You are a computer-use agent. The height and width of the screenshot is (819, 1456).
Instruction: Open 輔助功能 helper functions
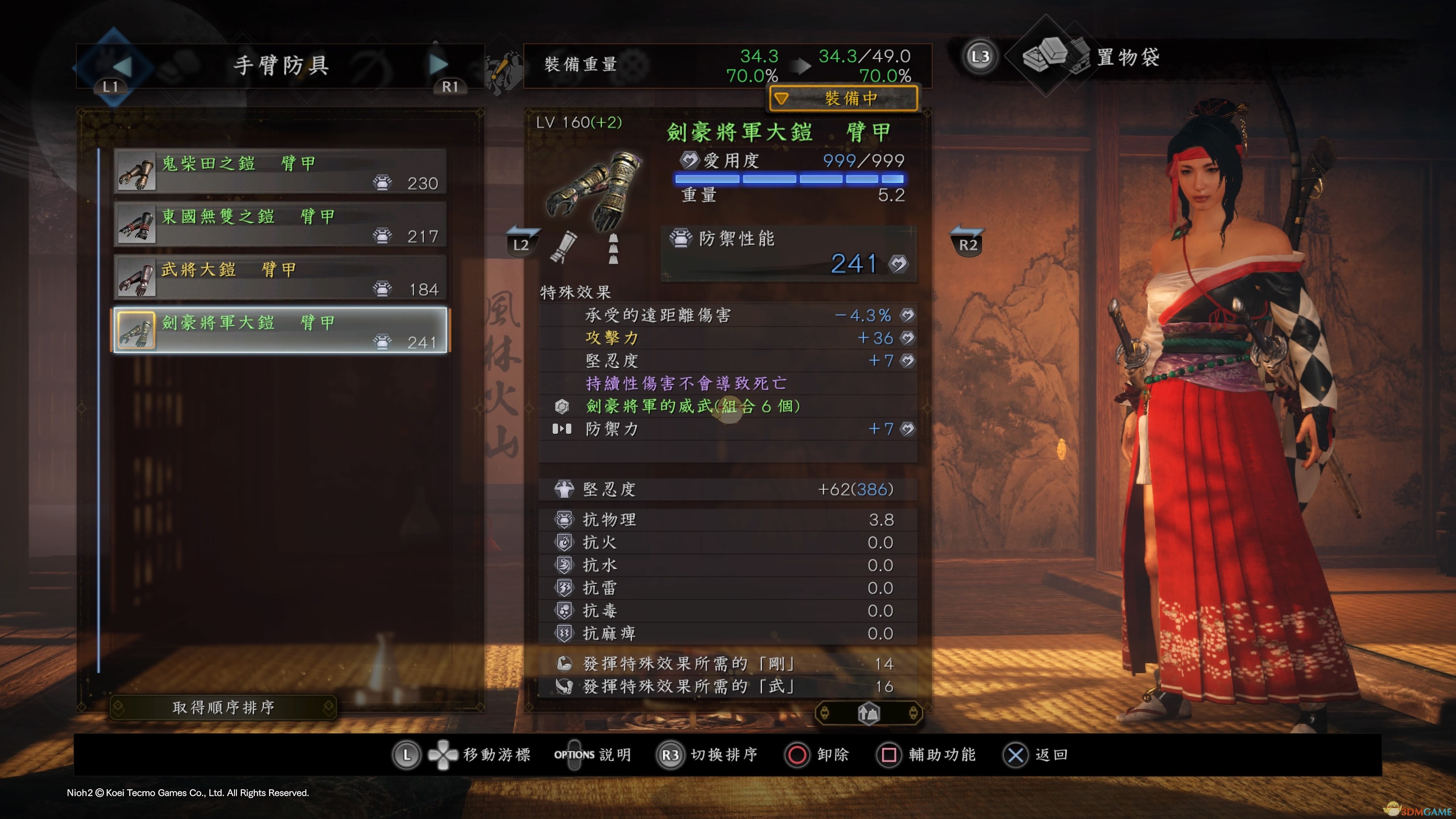point(927,755)
